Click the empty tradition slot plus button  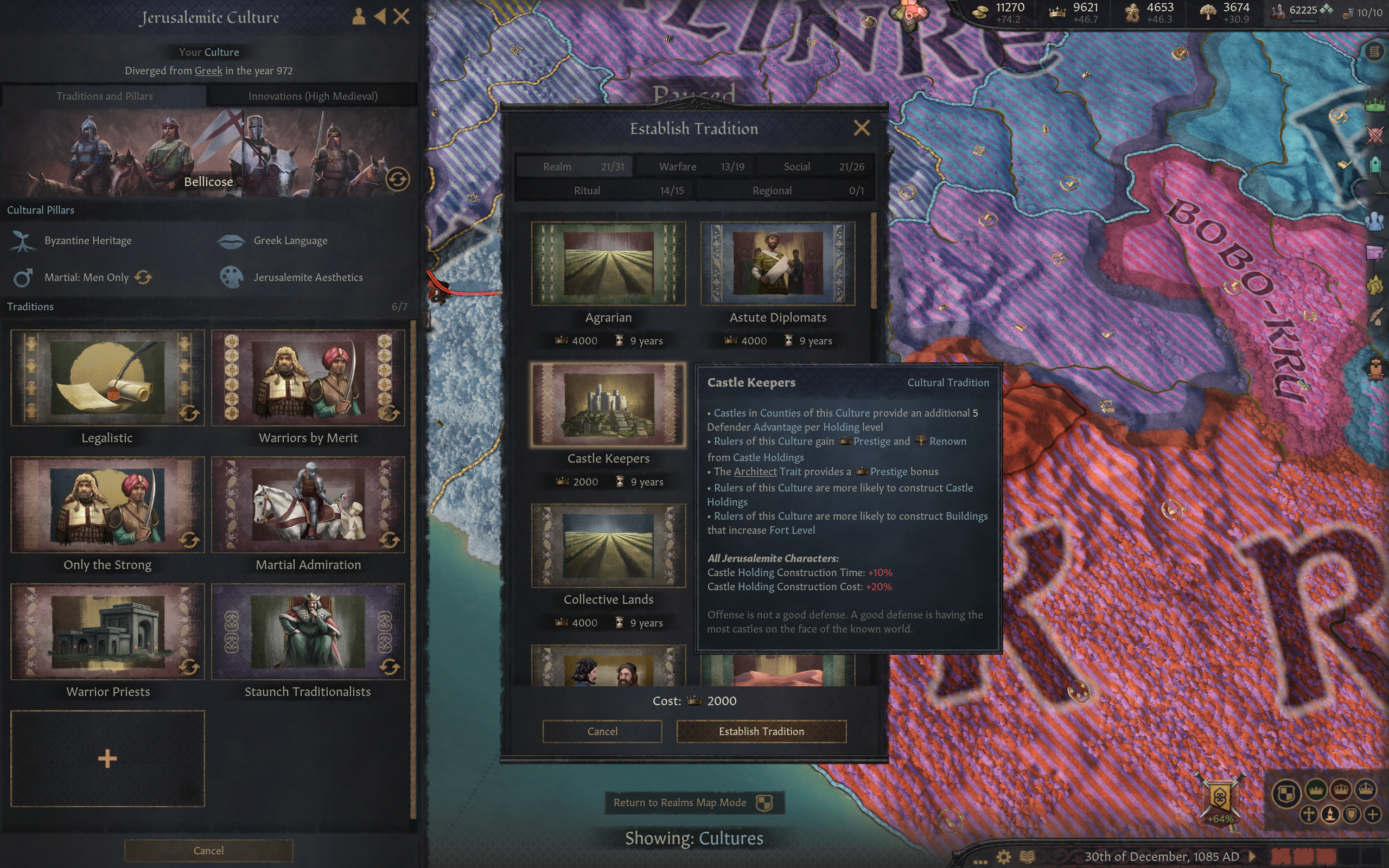pos(107,758)
